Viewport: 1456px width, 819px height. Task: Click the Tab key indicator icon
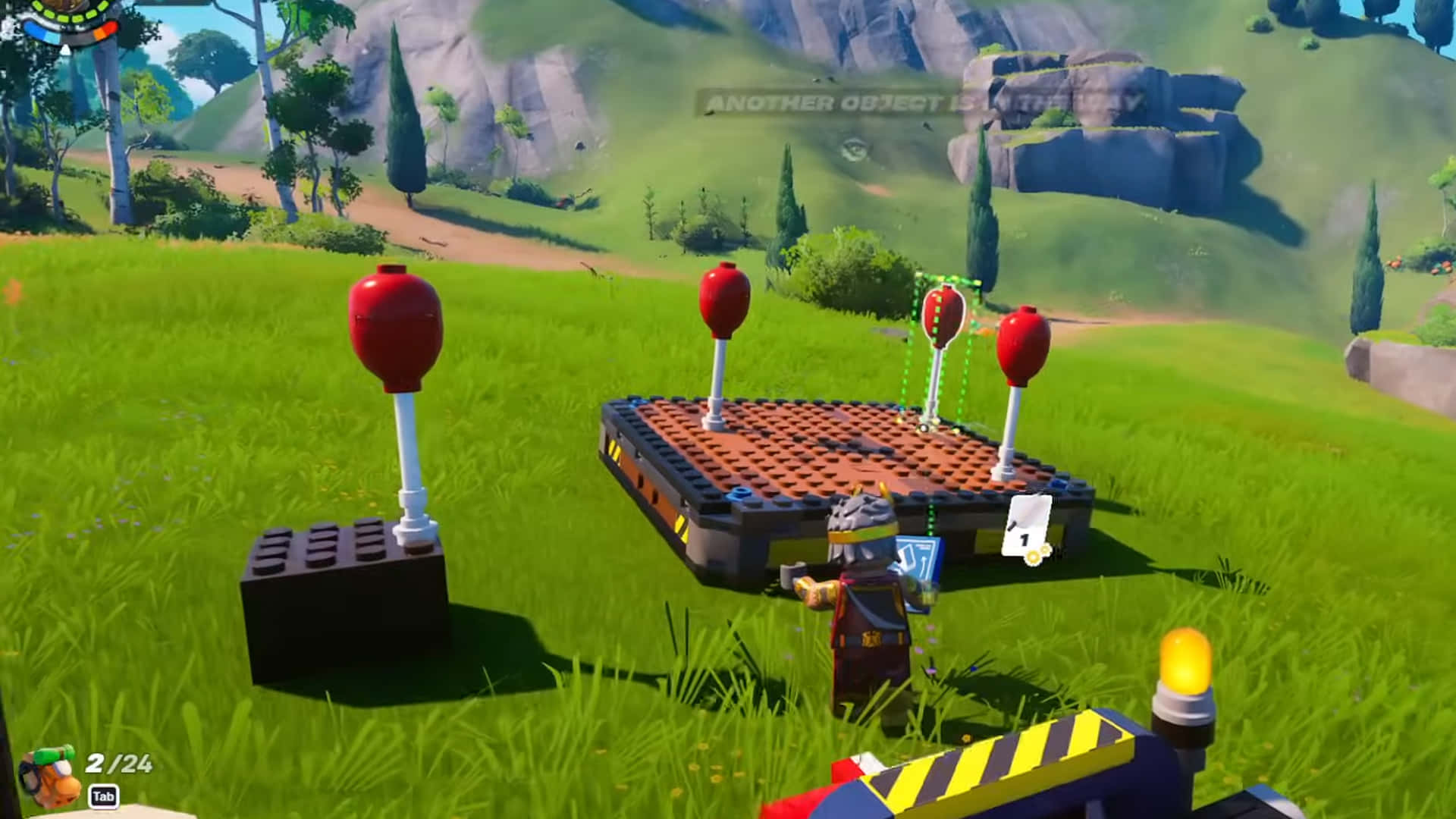(104, 796)
